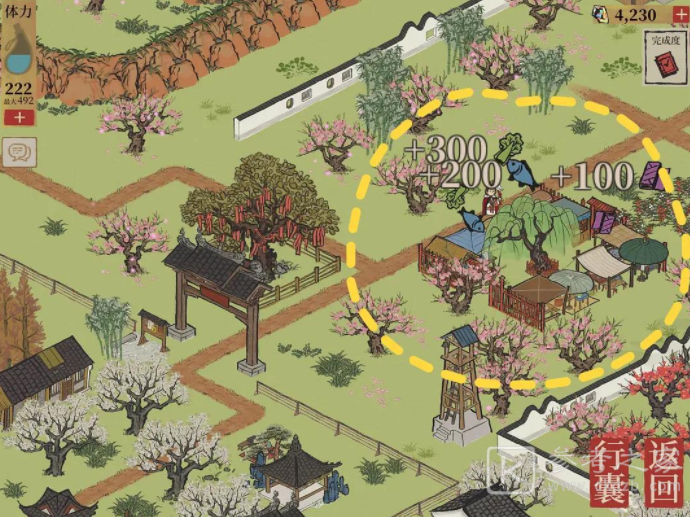Open the chat speech bubble
Viewport: 690px width, 517px height.
pos(18,152)
